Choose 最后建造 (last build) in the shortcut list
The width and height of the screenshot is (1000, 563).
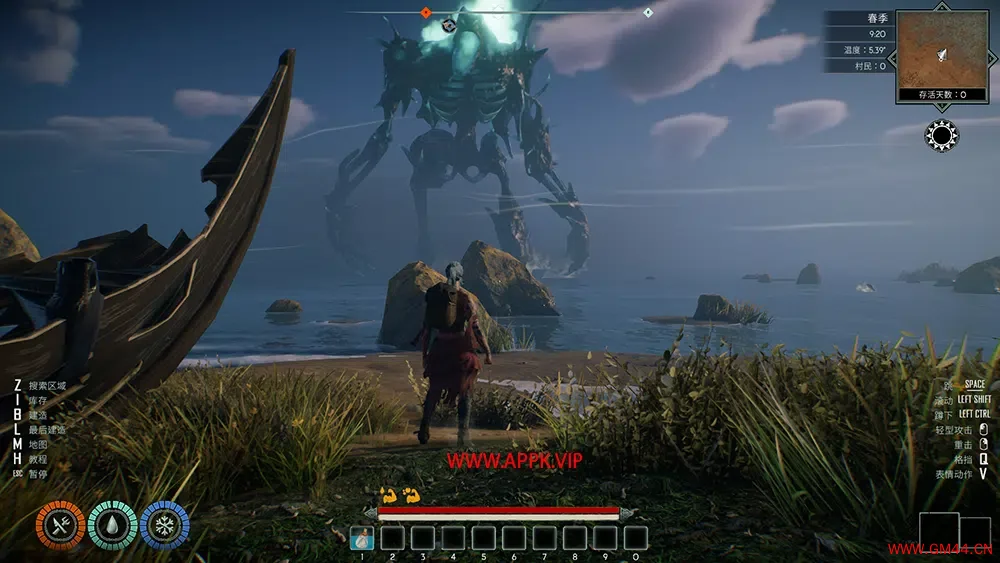[47, 429]
